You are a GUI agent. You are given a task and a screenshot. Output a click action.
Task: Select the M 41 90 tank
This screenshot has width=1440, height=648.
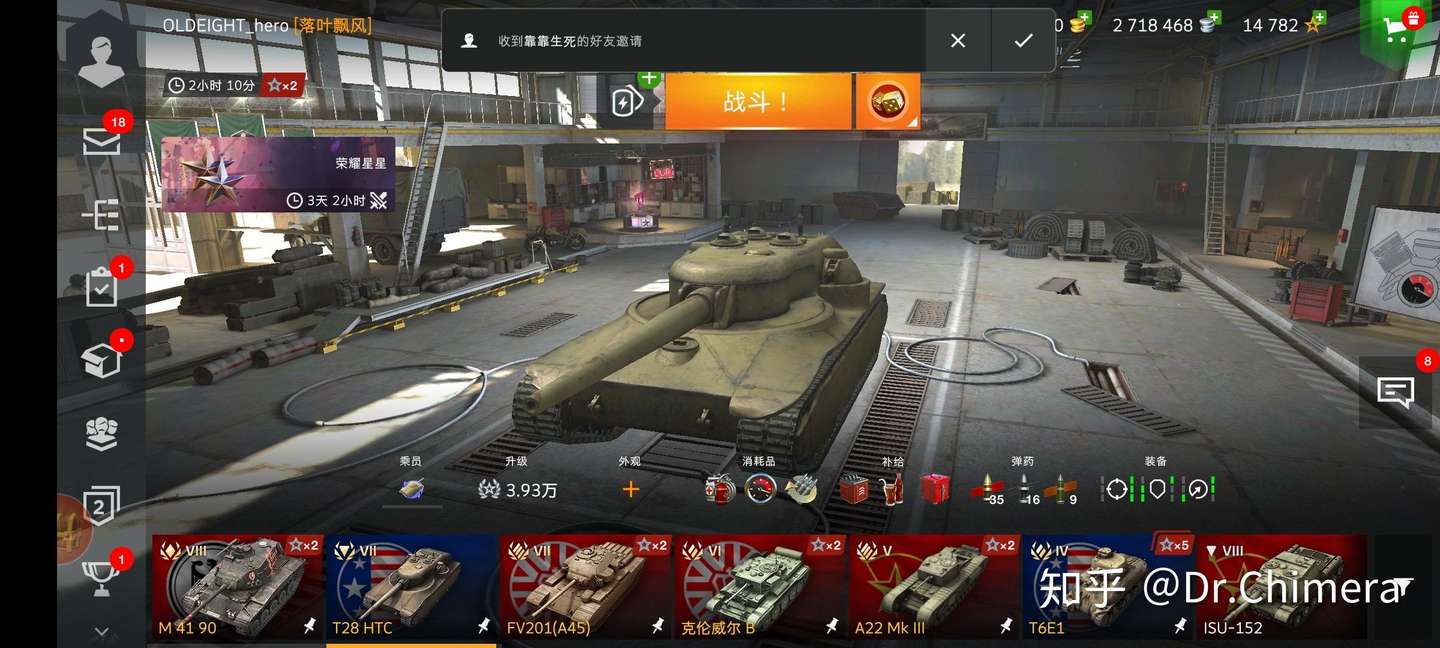point(238,587)
